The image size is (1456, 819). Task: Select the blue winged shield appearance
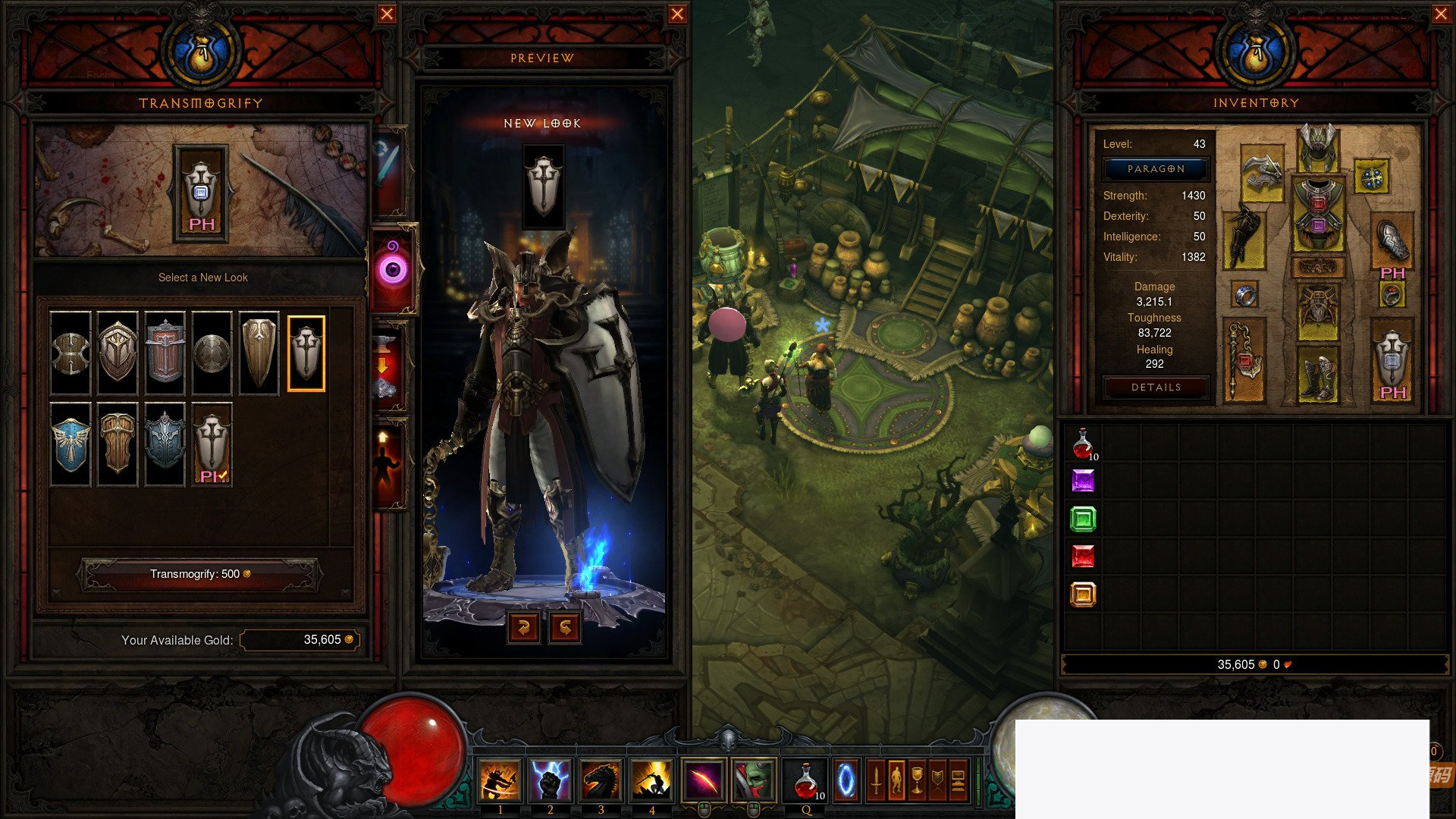coord(71,444)
